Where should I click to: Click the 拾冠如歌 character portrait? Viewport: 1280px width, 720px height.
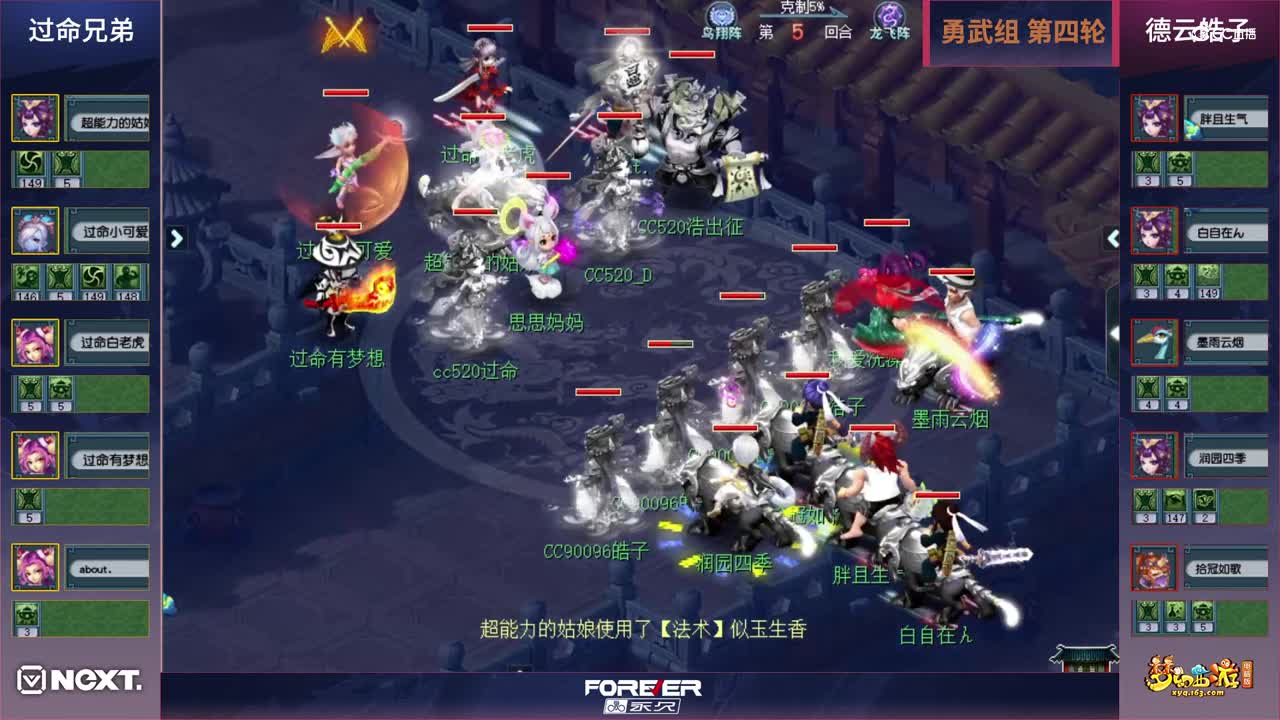[x=1154, y=567]
